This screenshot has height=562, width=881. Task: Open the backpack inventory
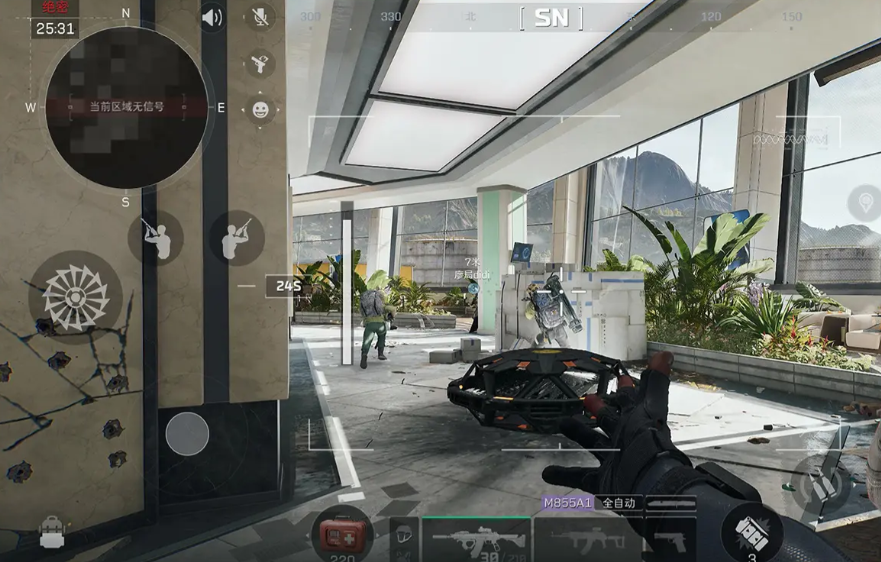tap(52, 533)
